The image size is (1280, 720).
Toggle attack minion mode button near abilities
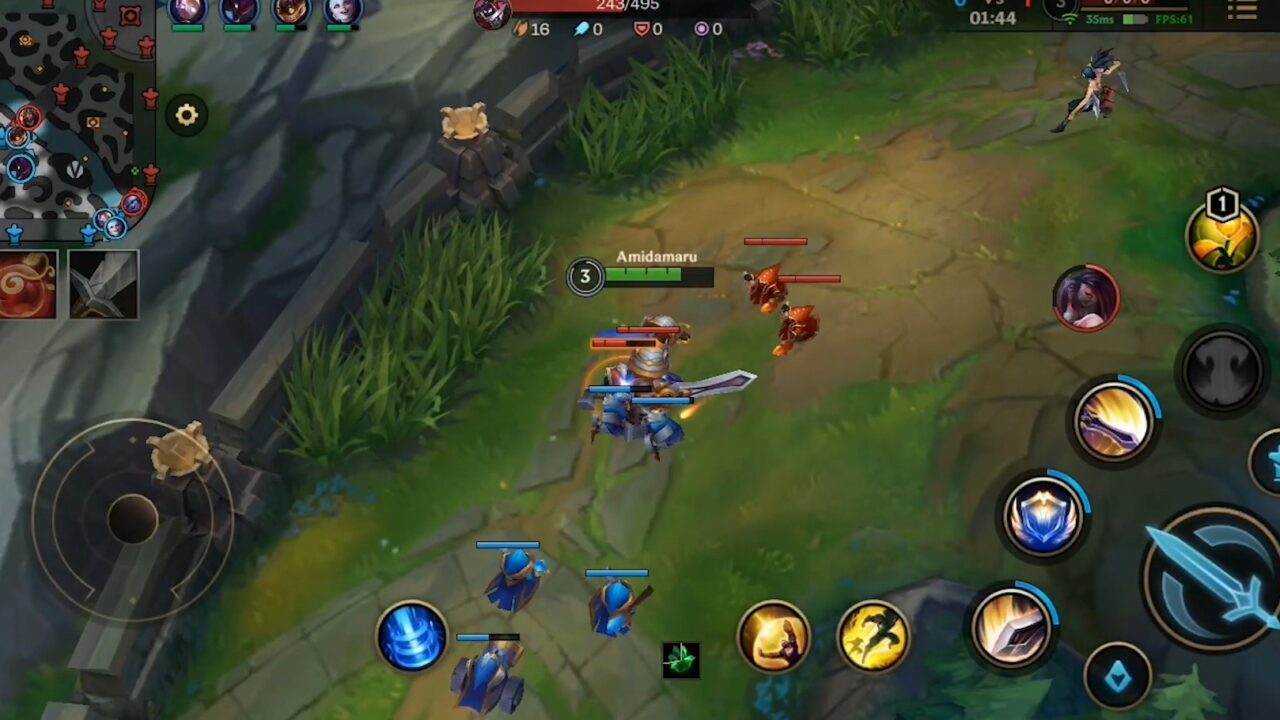(681, 658)
